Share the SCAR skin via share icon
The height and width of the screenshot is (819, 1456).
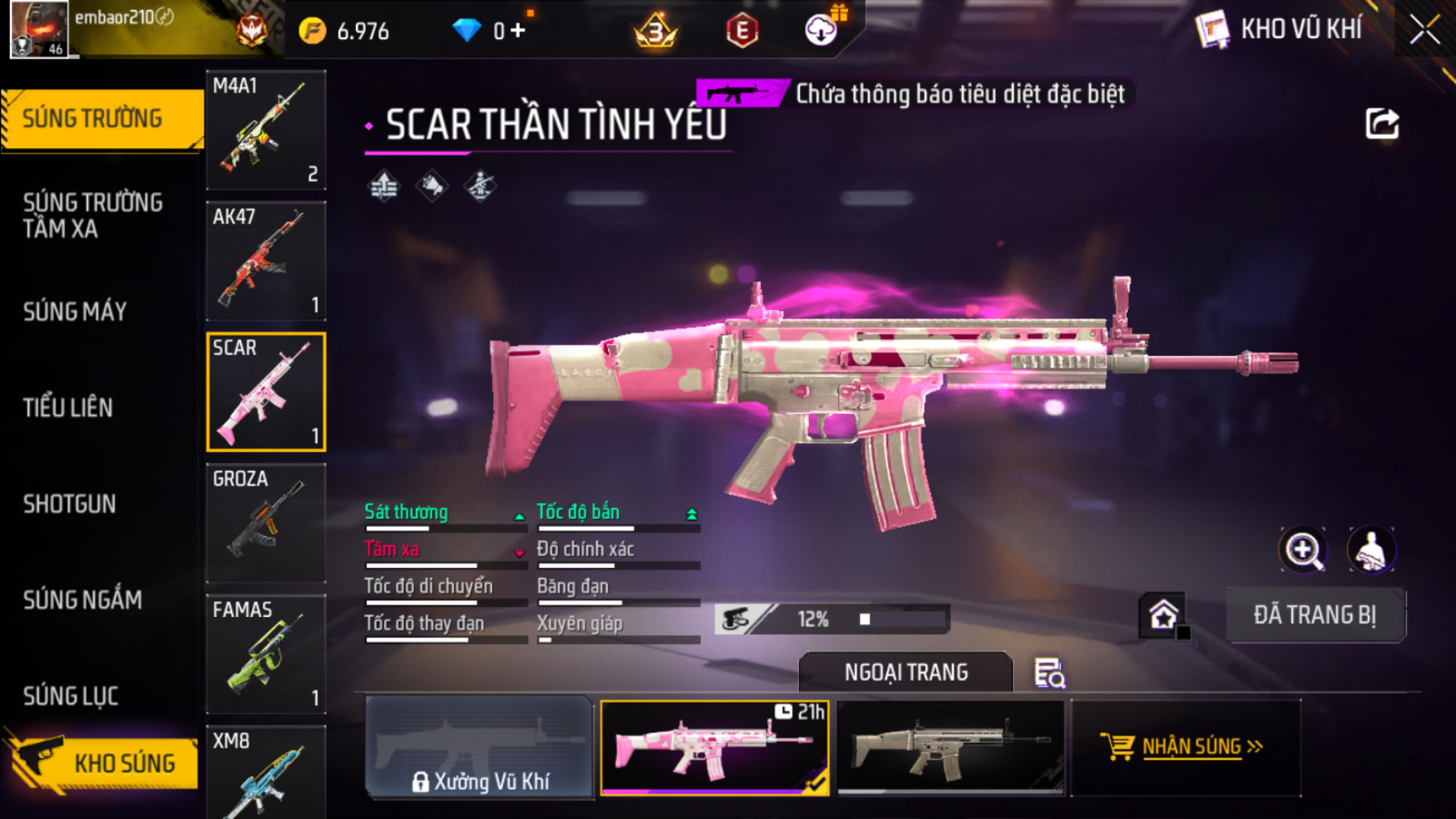click(x=1382, y=124)
